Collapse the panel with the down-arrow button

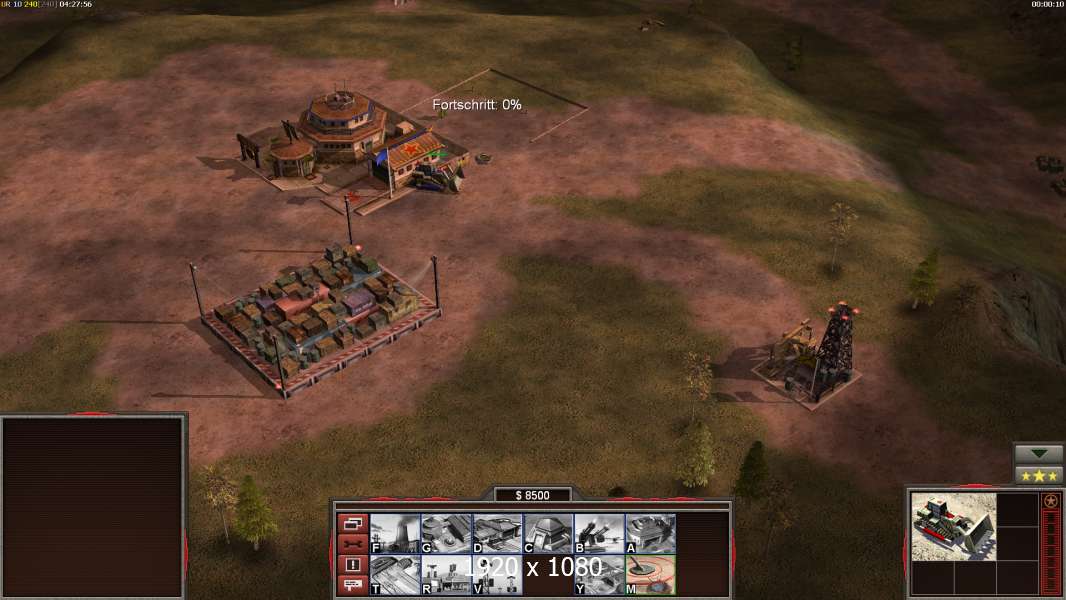tap(1039, 454)
